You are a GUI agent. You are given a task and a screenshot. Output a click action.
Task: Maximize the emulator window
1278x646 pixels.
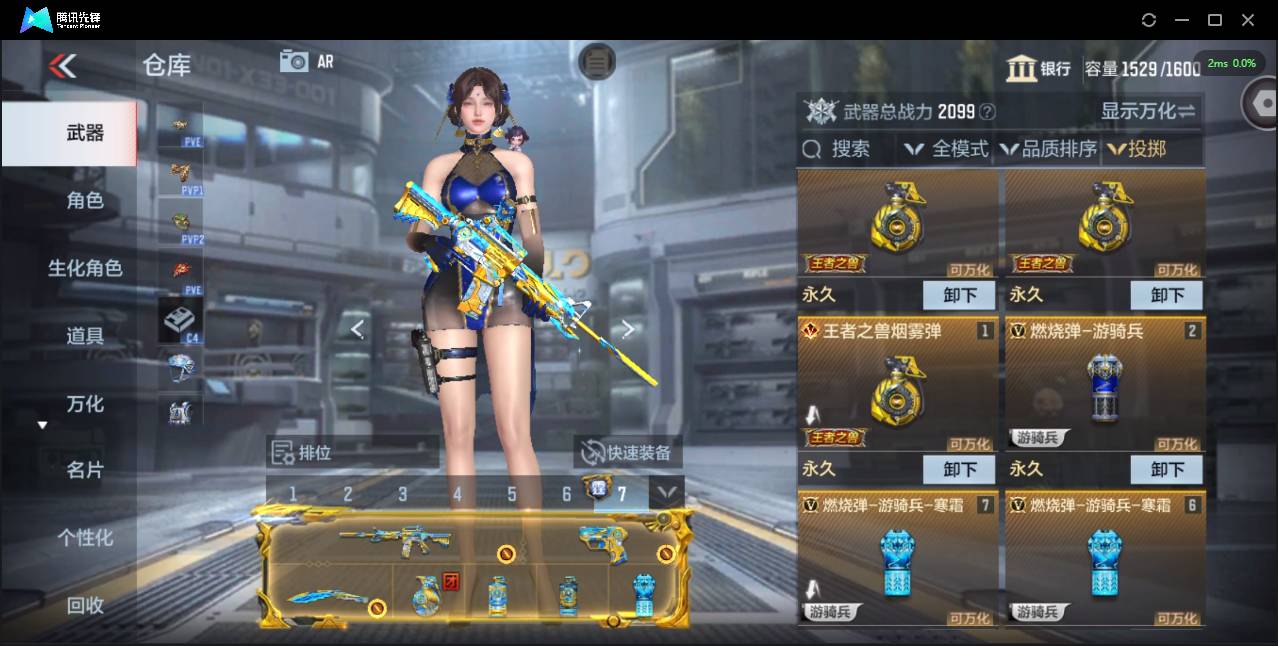point(1215,20)
